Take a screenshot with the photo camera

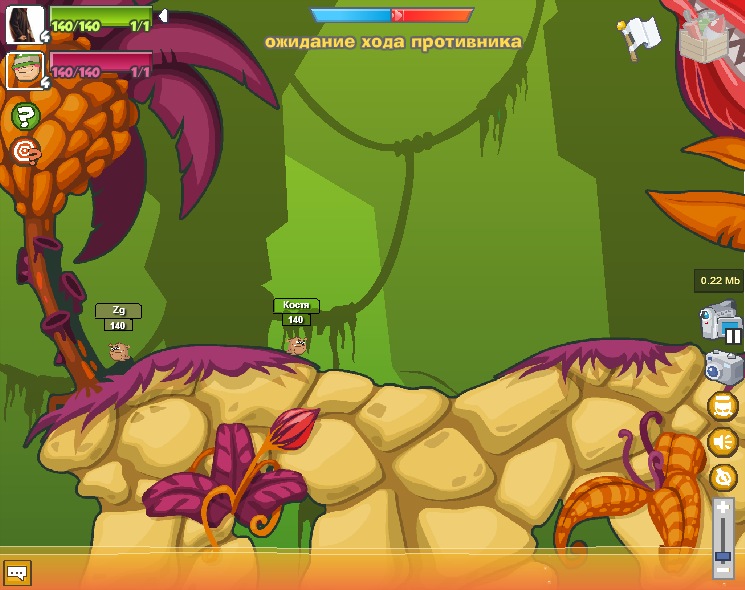tap(723, 368)
